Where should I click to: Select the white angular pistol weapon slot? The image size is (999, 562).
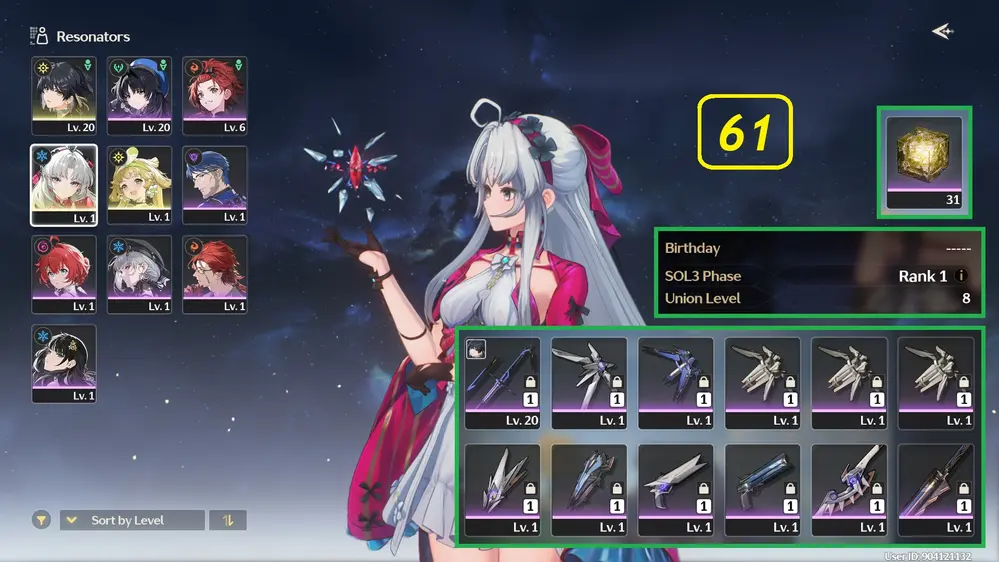click(x=675, y=490)
